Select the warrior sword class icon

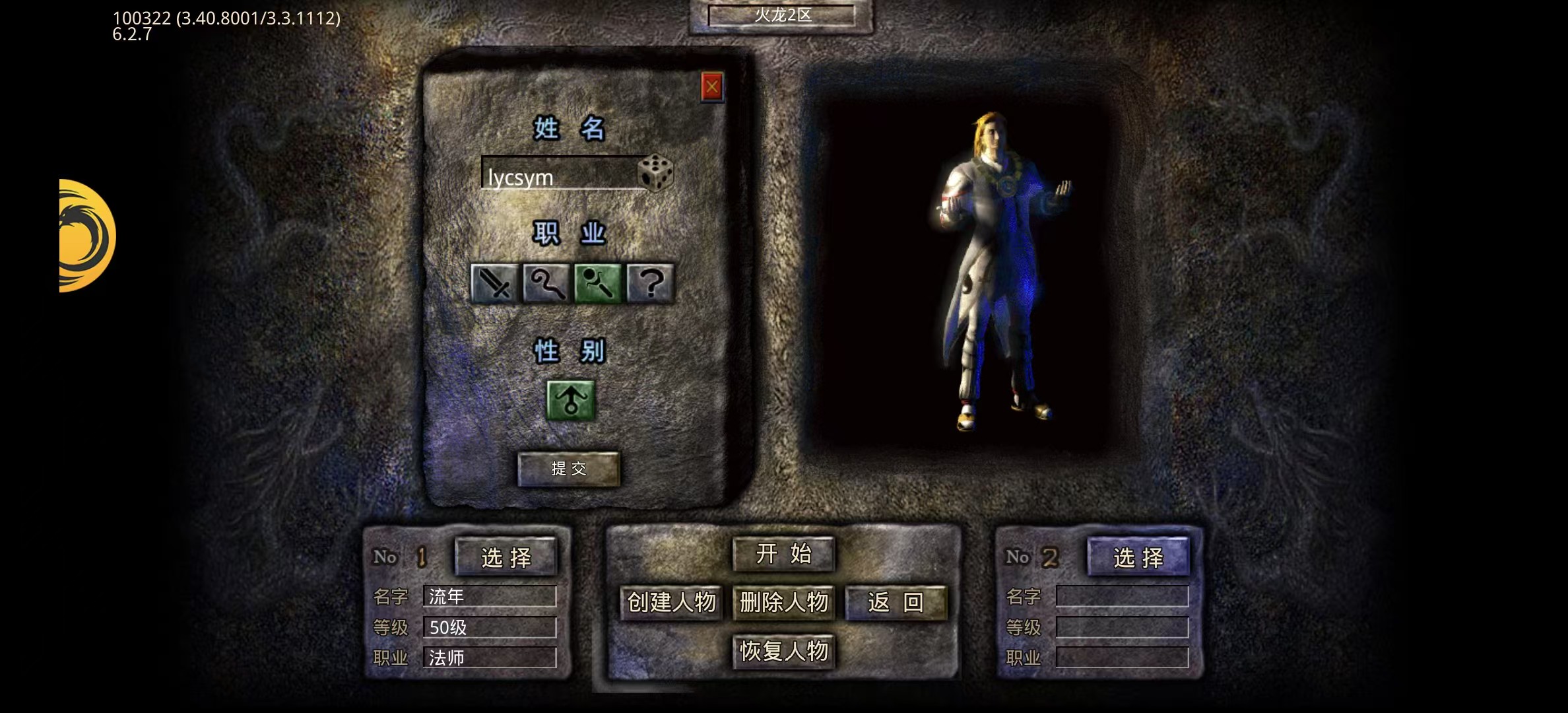coord(494,284)
